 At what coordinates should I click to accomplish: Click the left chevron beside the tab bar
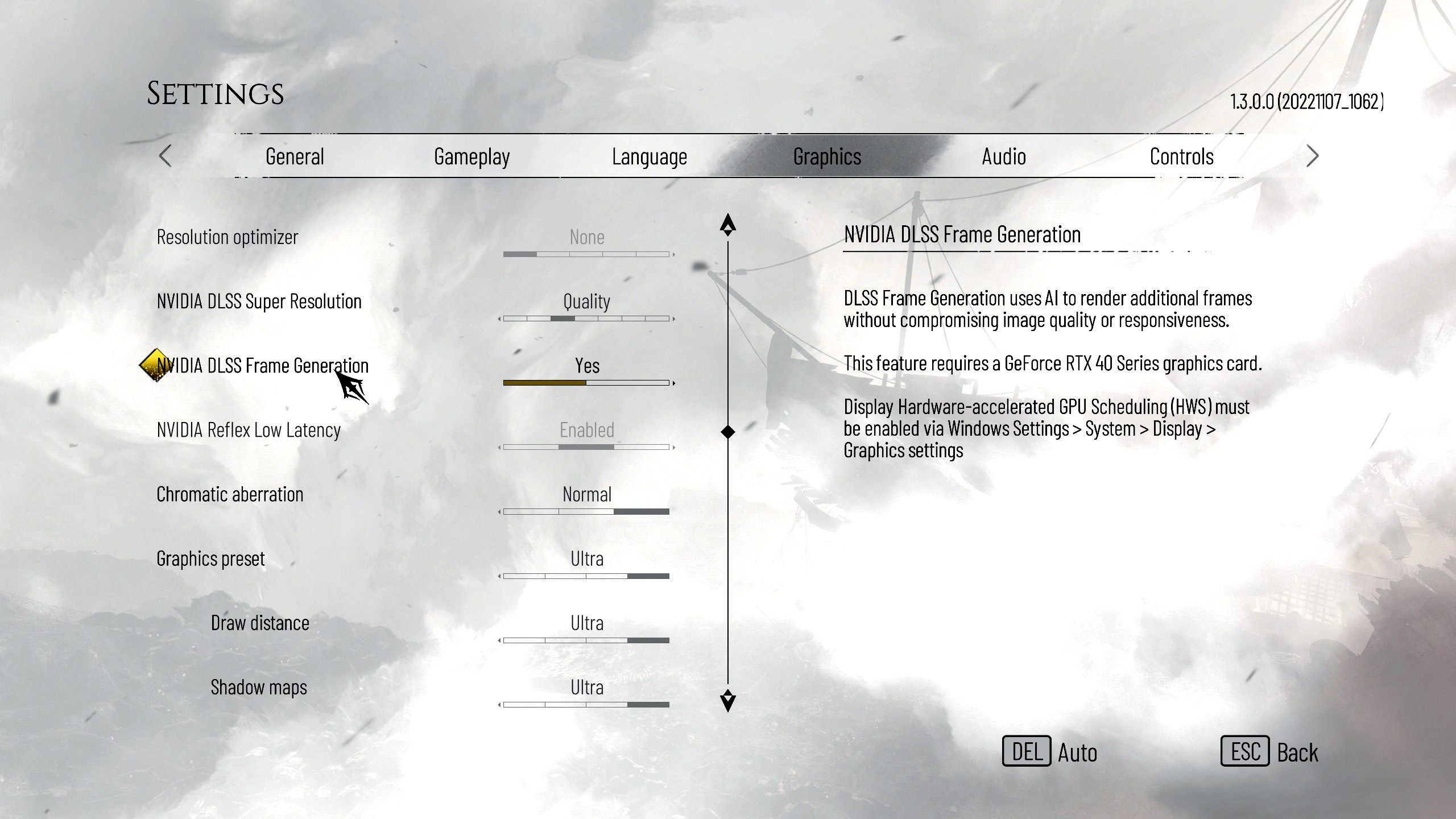166,156
